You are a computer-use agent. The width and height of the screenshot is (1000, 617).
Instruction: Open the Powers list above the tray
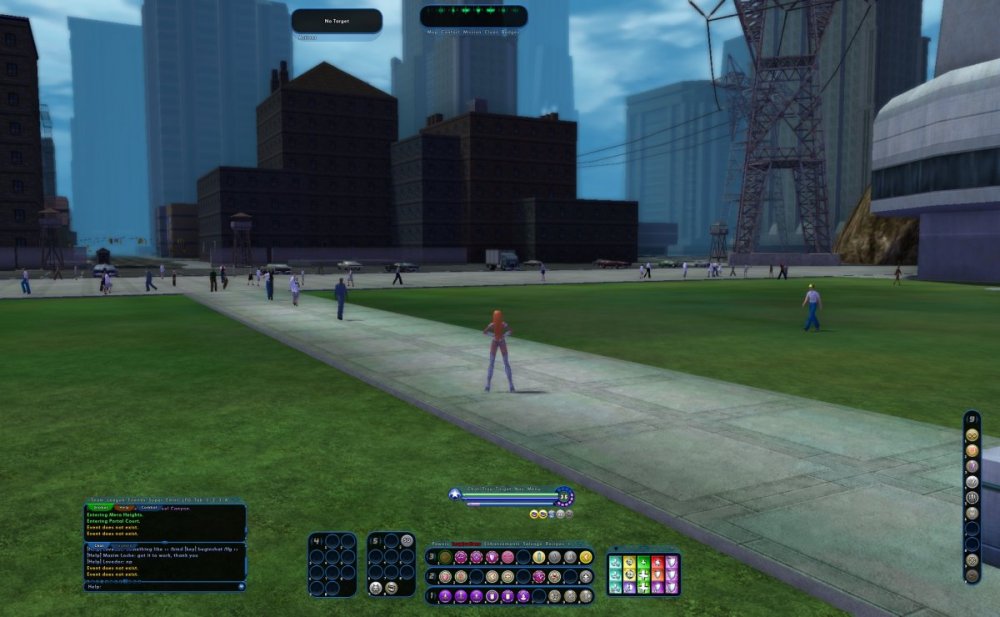440,544
